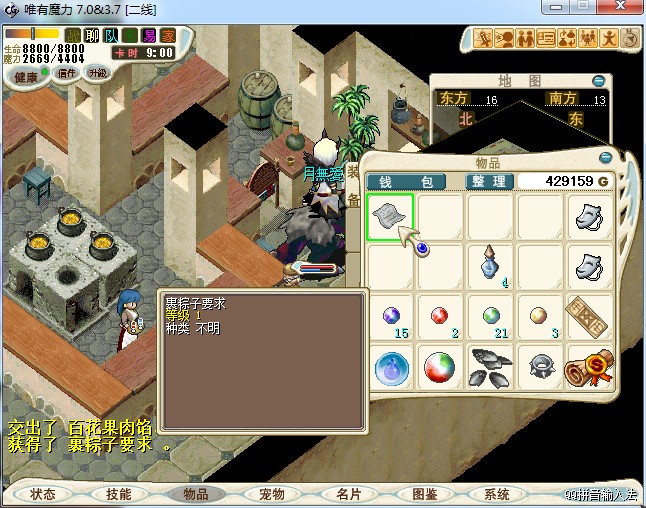Viewport: 646px width, 508px height.
Task: Open the 信件 mail button
Action: 67,73
